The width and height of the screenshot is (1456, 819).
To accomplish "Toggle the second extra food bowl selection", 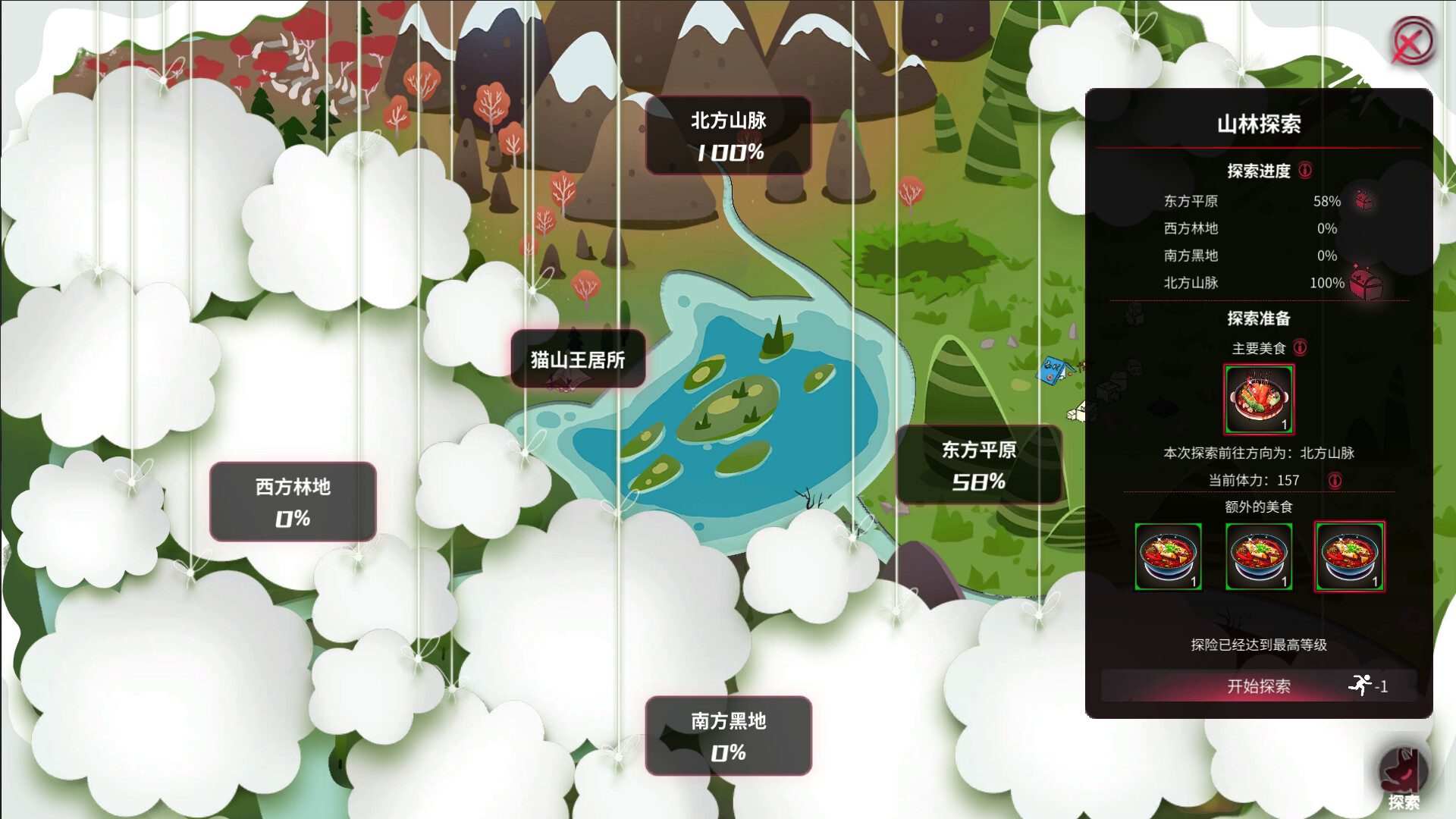I will 1259,557.
